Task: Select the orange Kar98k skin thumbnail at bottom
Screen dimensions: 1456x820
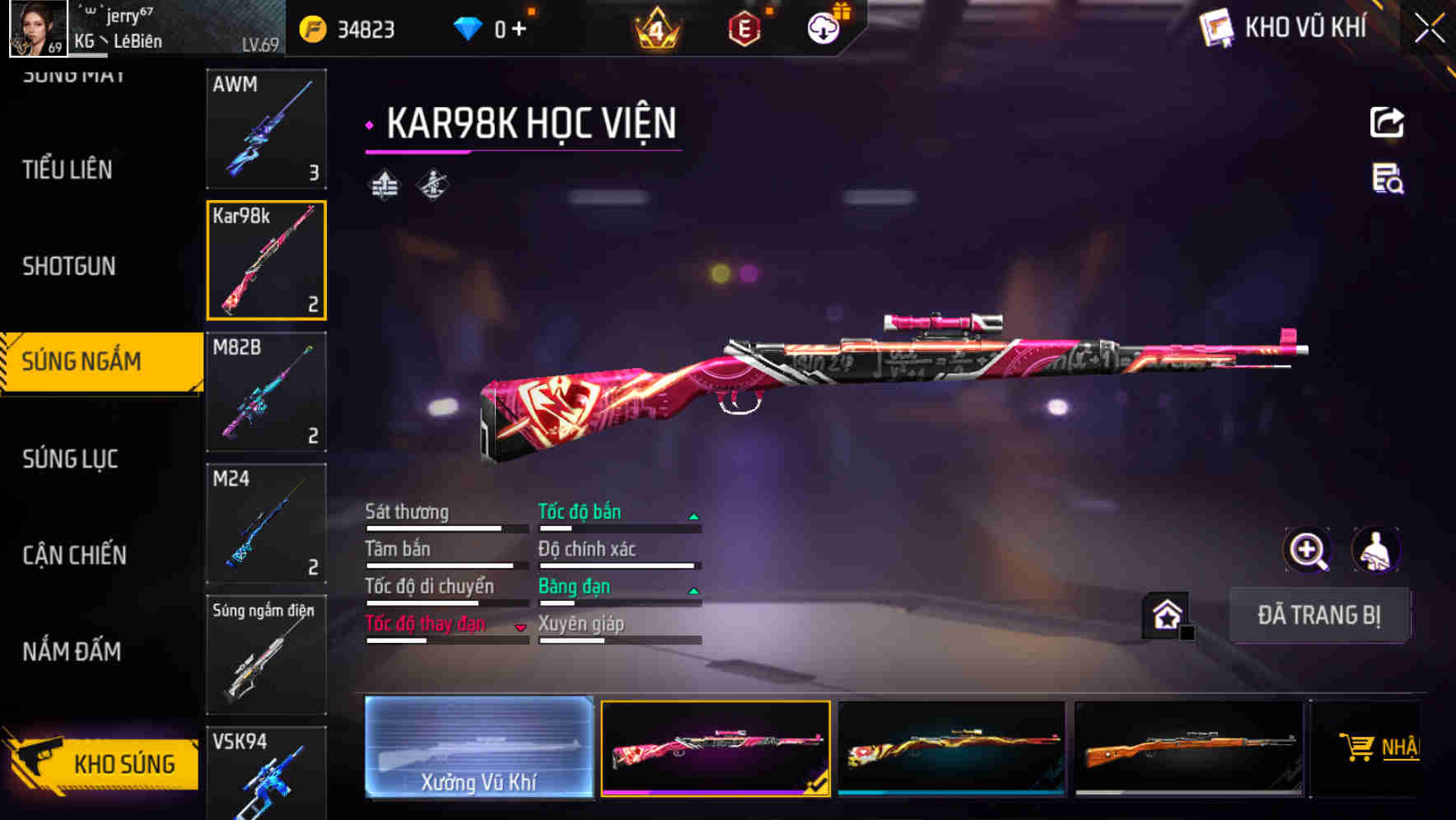Action: pyautogui.click(x=1189, y=749)
